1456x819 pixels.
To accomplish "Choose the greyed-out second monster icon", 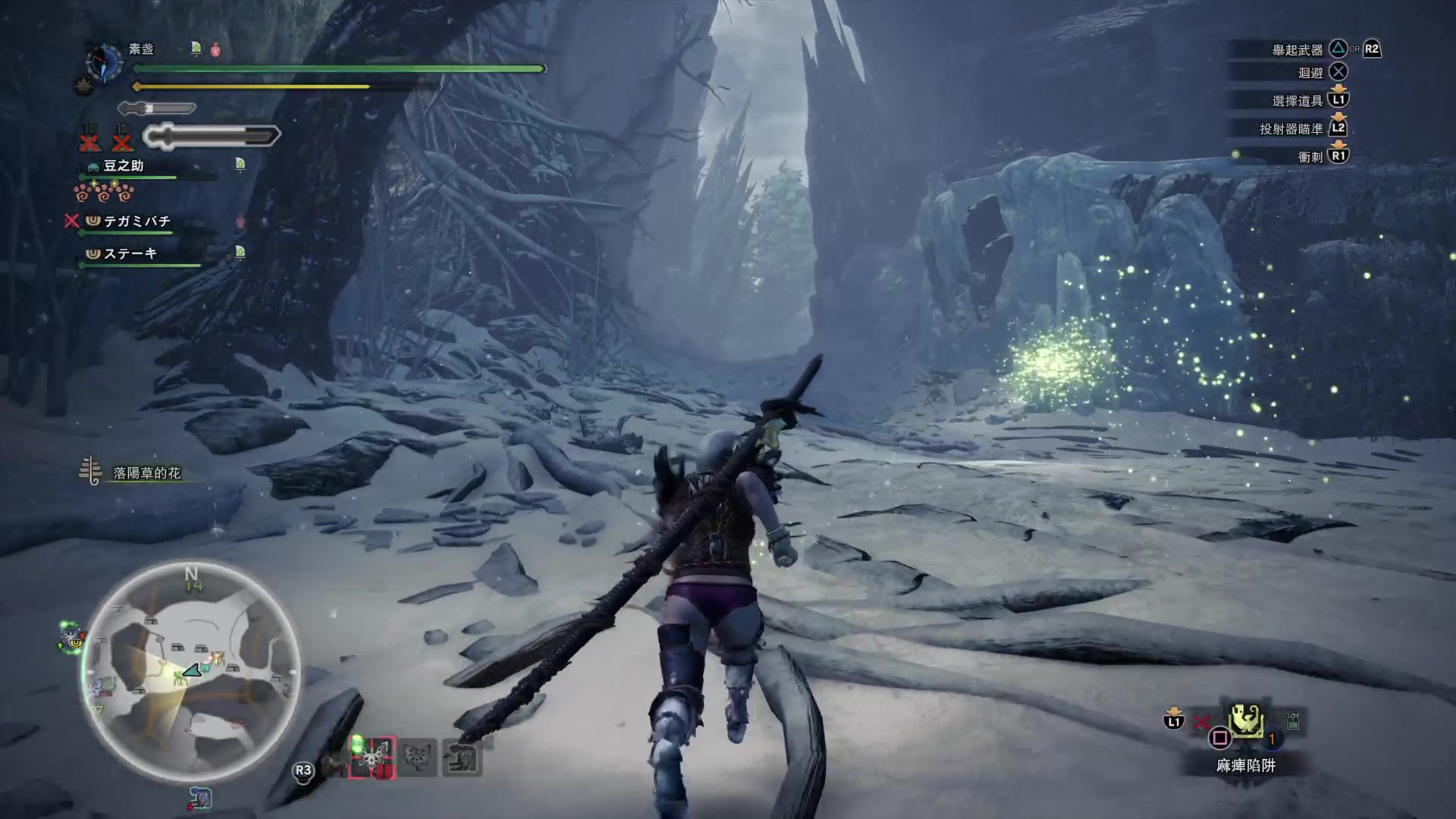I will coord(417,758).
